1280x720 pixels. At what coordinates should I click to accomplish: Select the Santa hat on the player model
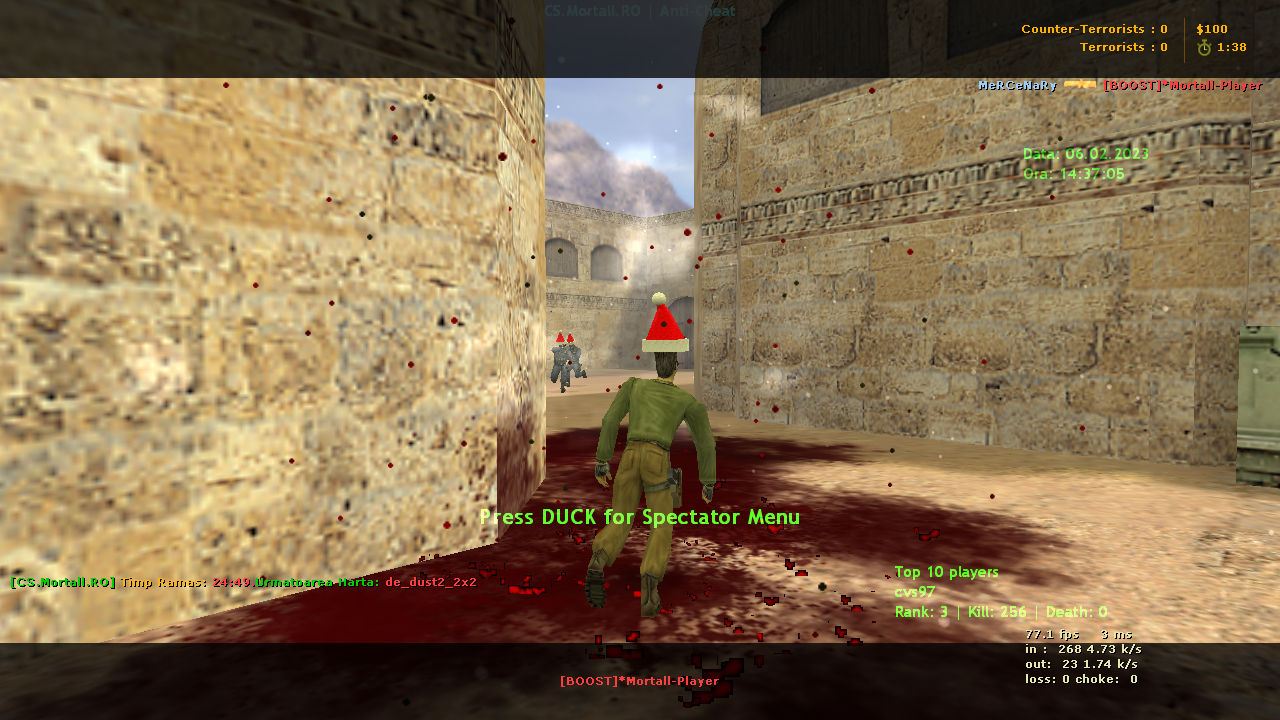[x=663, y=327]
